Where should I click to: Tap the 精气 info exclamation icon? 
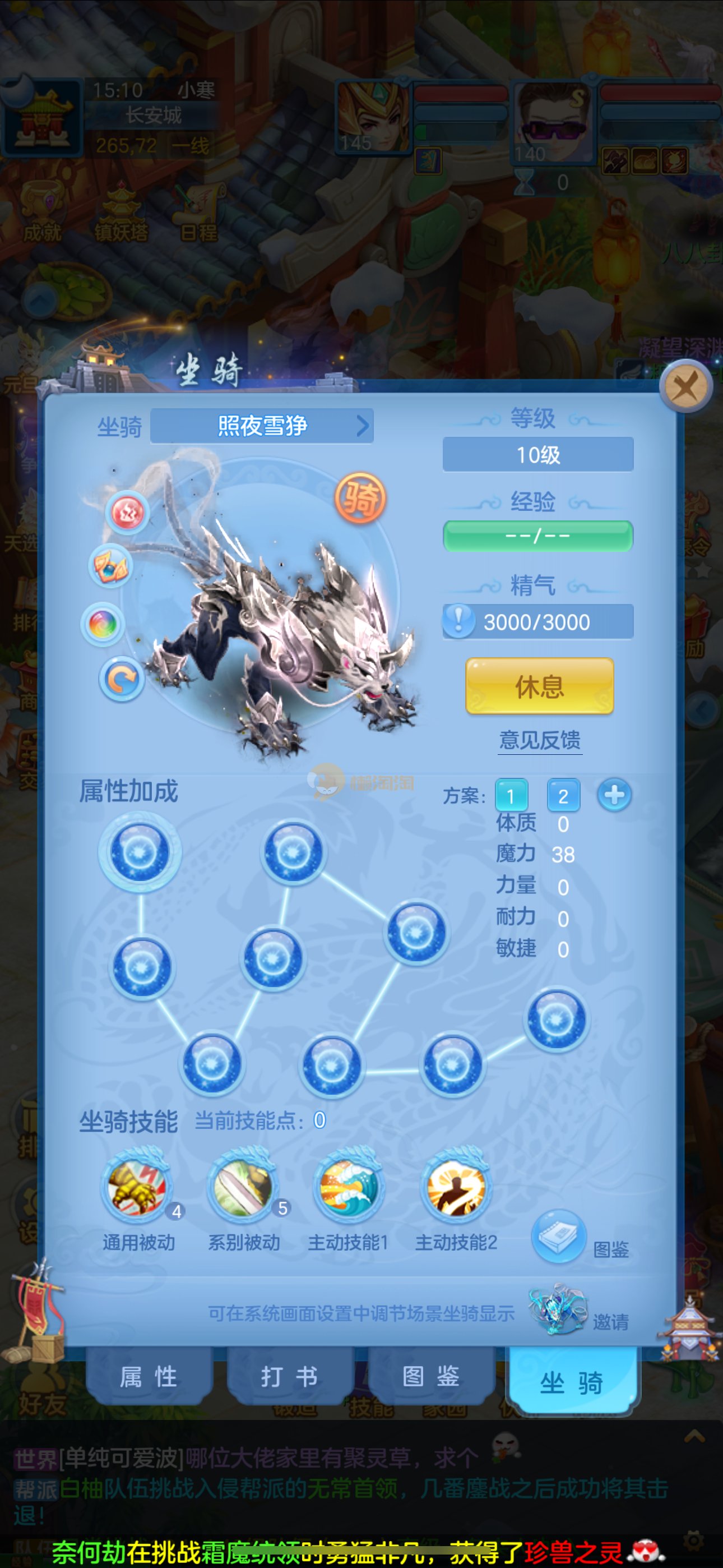pyautogui.click(x=458, y=621)
